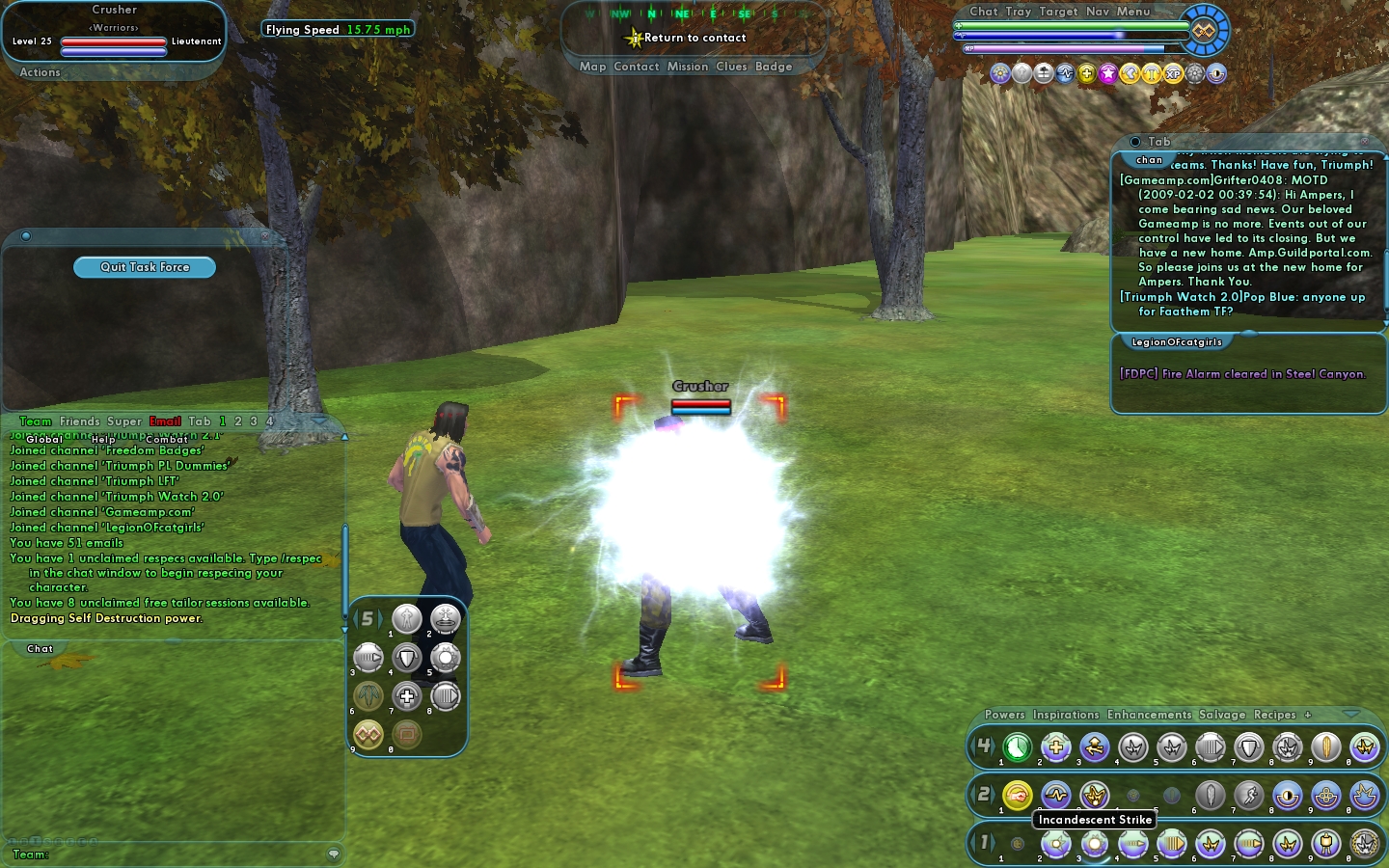Select the Combat chat tab
This screenshot has height=868, width=1389.
[x=166, y=440]
